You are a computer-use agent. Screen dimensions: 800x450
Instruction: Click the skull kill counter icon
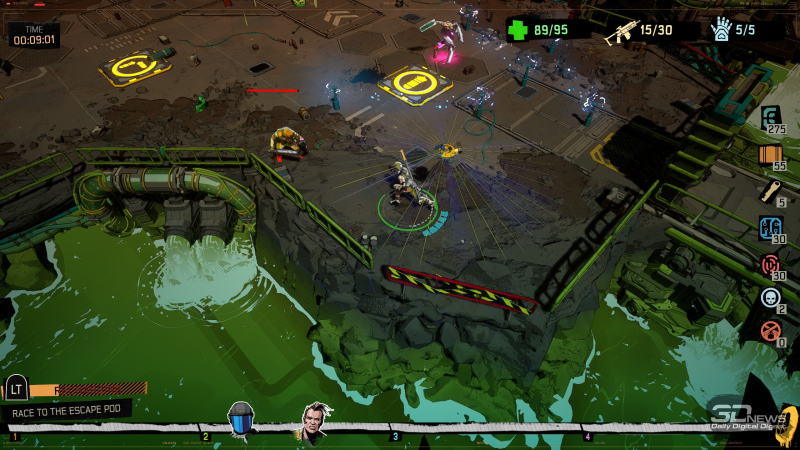(x=770, y=298)
